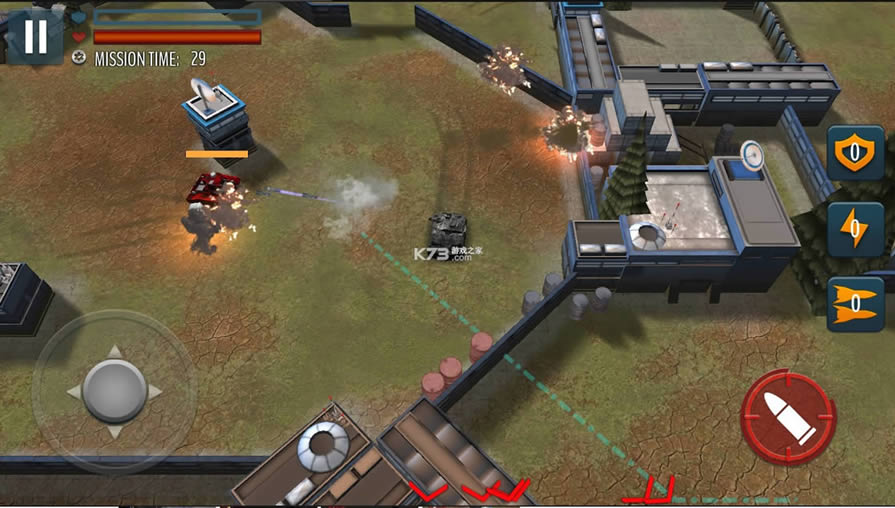Pause the game
The height and width of the screenshot is (508, 895).
(x=35, y=37)
